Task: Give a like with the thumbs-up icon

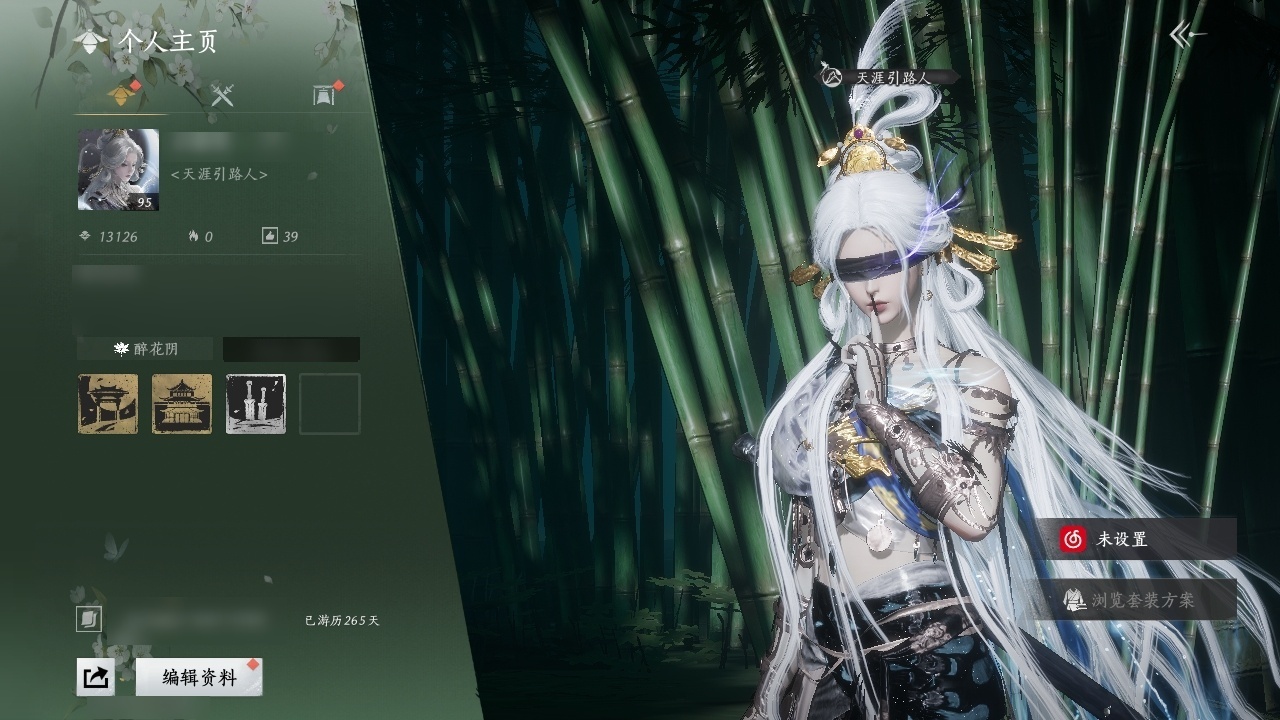Action: (269, 237)
